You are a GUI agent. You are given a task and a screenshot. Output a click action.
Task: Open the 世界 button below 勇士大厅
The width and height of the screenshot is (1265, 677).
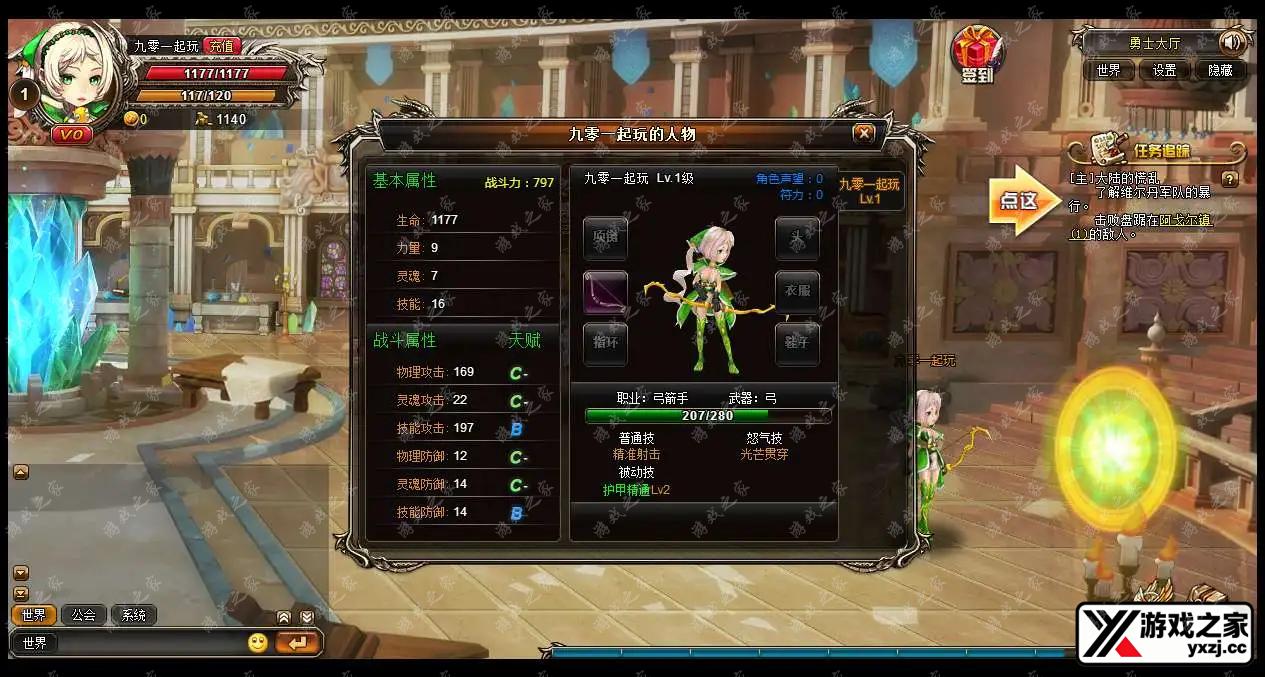1108,70
